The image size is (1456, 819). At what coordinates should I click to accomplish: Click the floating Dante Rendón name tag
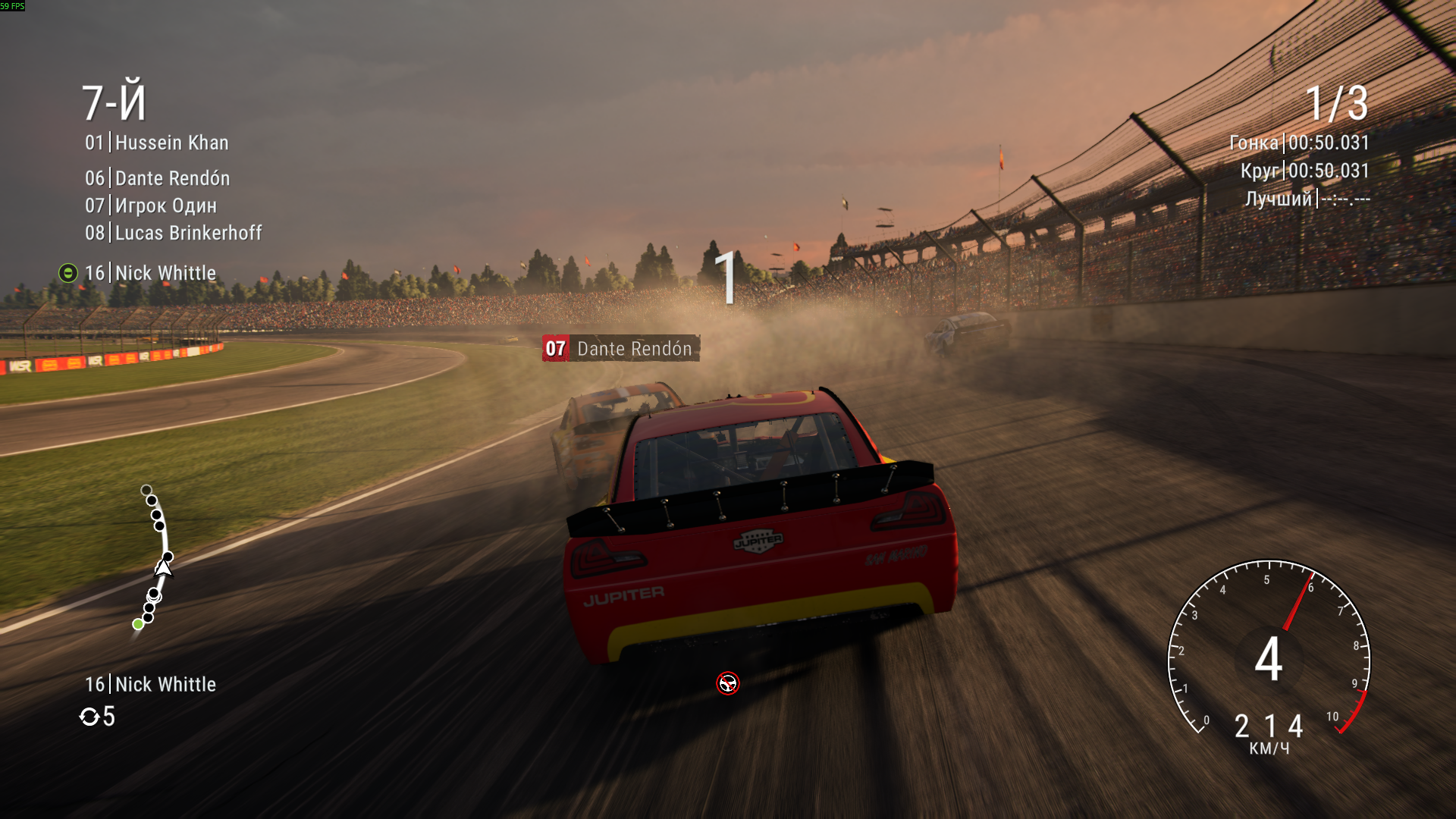pos(620,349)
